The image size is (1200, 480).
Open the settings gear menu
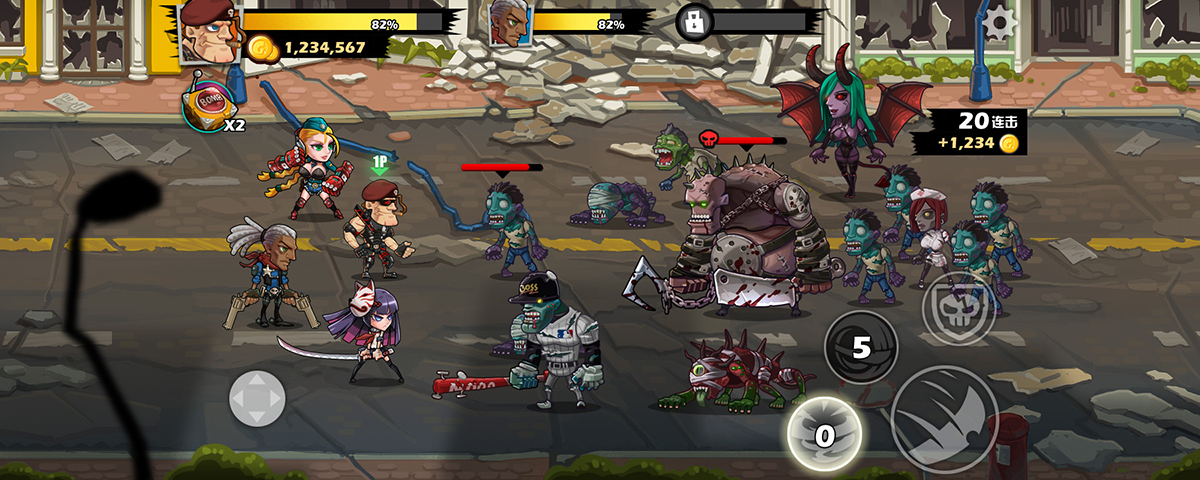pos(997,20)
